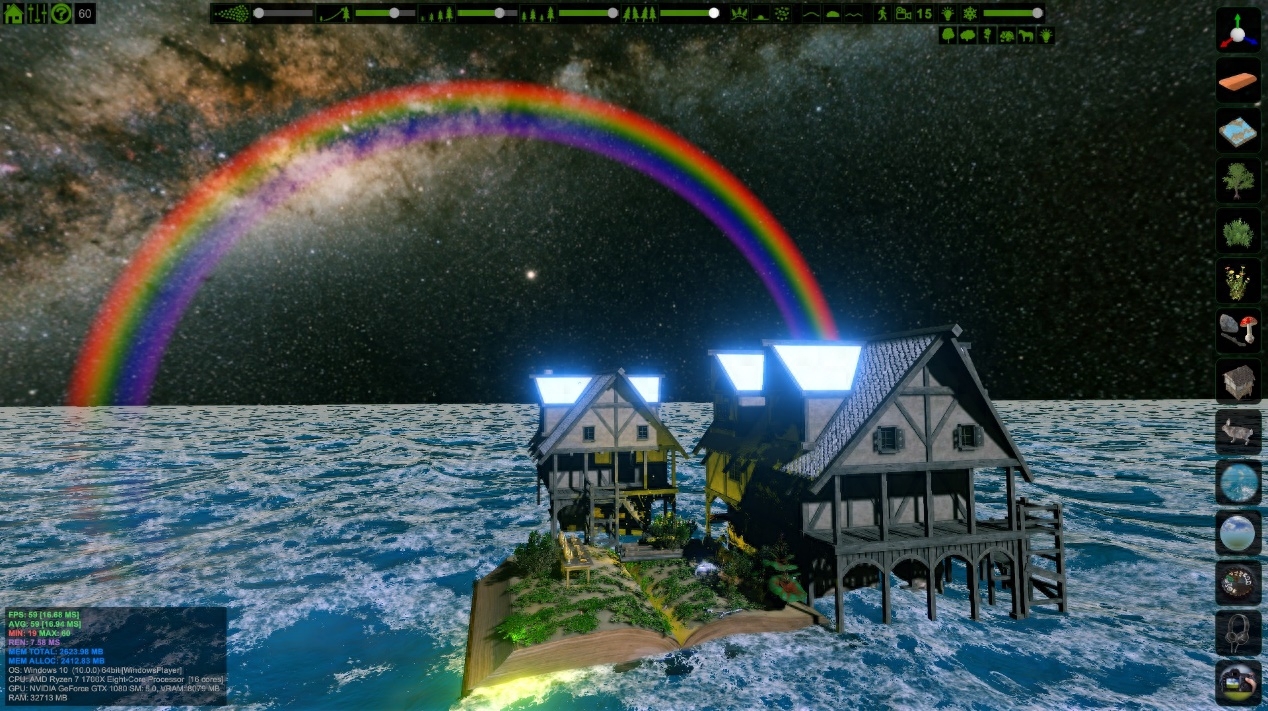The height and width of the screenshot is (711, 1268).
Task: Open the rocks and mushroom category
Action: point(1238,331)
